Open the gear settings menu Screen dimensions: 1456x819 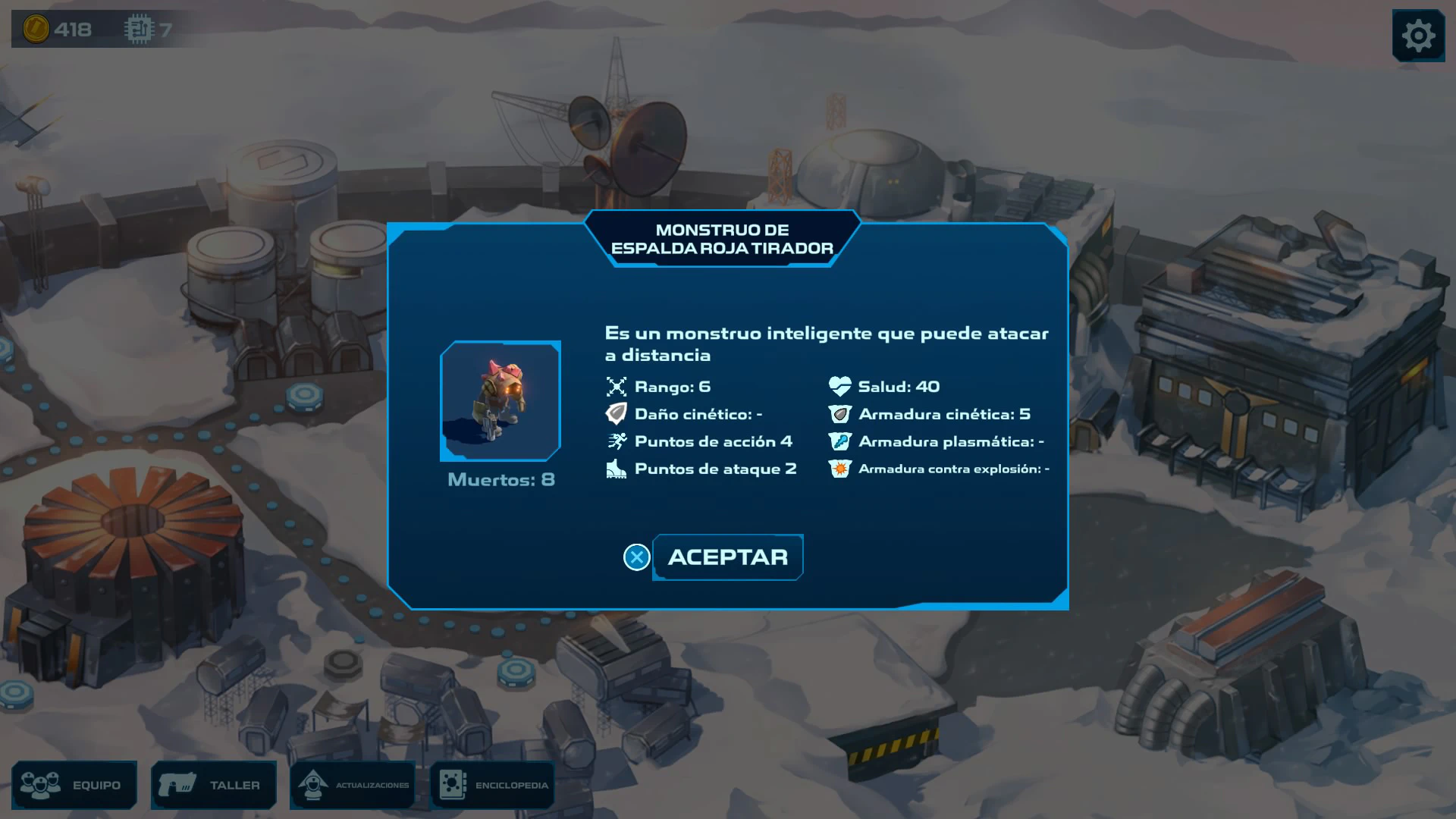coord(1418,36)
